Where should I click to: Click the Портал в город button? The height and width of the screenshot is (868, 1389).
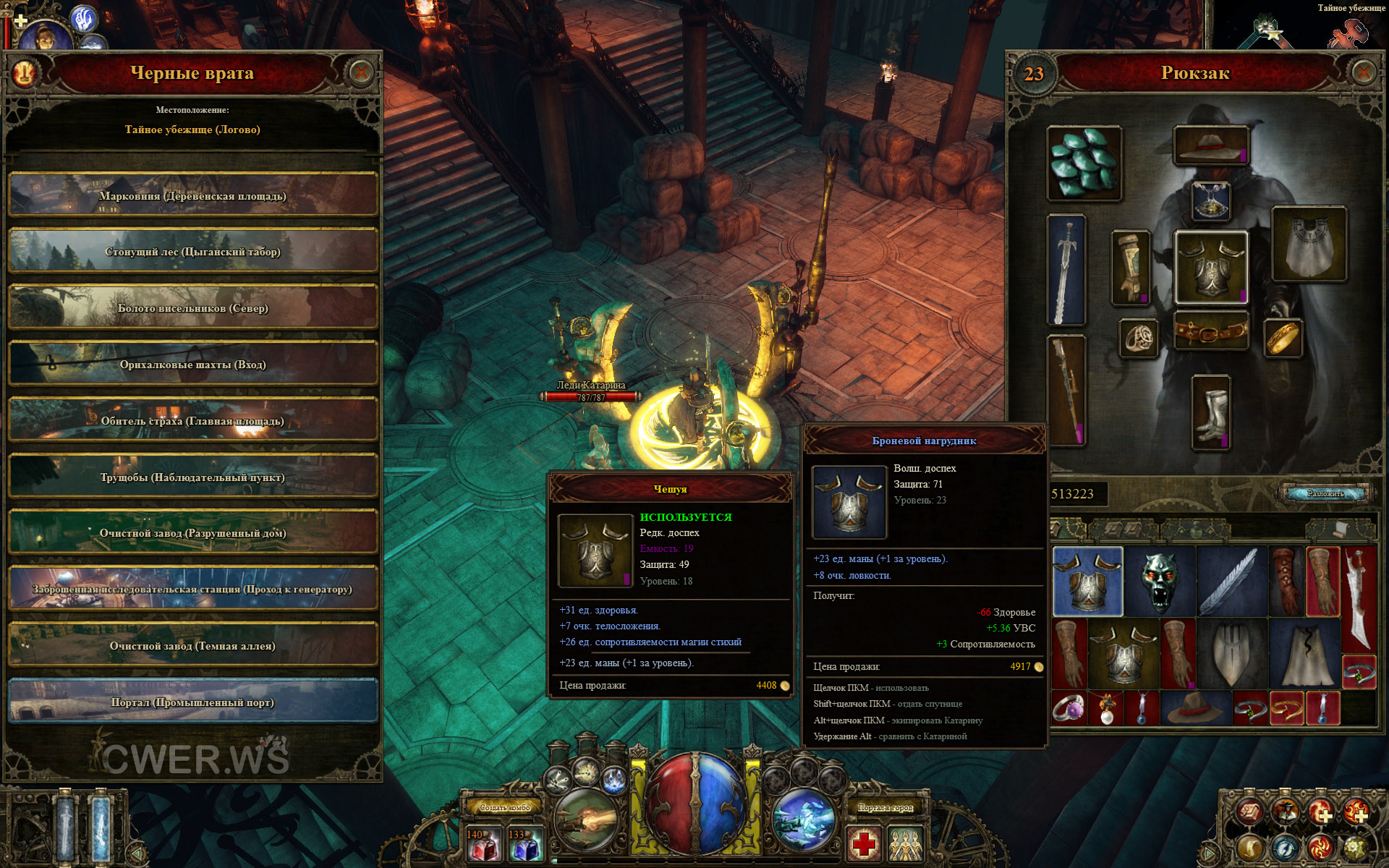(885, 807)
